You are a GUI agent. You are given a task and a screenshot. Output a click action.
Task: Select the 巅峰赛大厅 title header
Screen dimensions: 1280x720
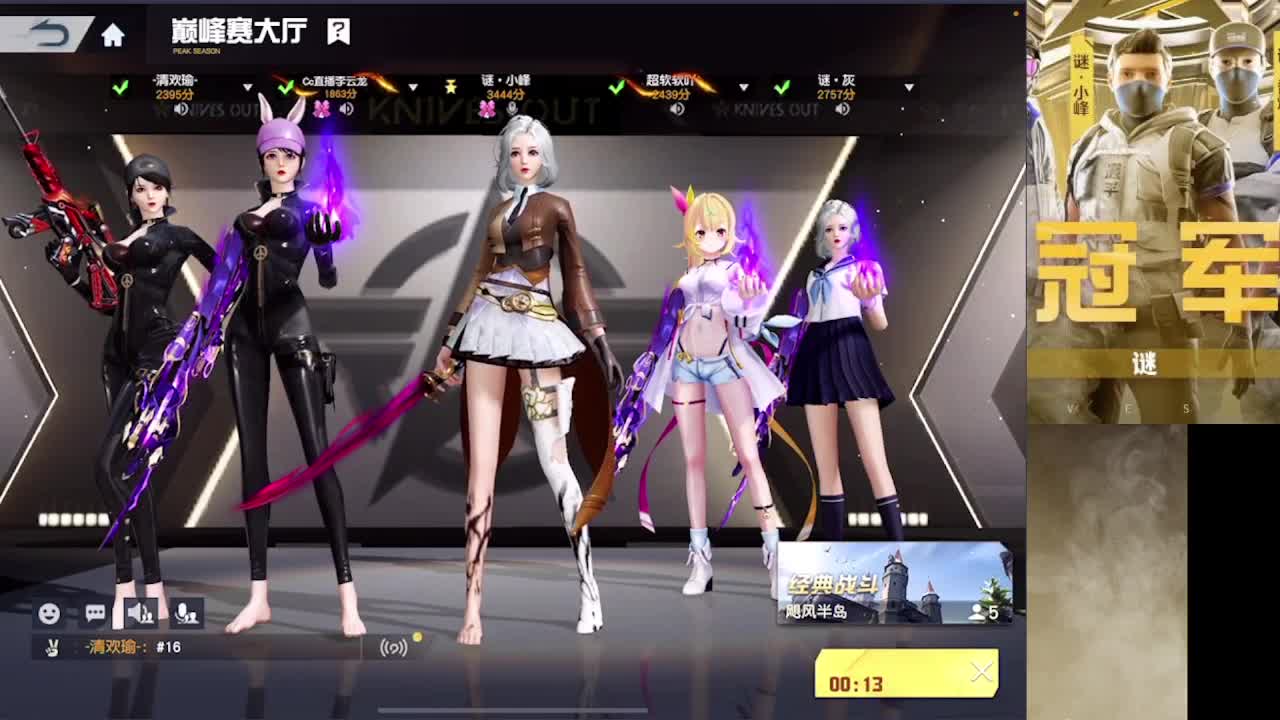[x=238, y=31]
